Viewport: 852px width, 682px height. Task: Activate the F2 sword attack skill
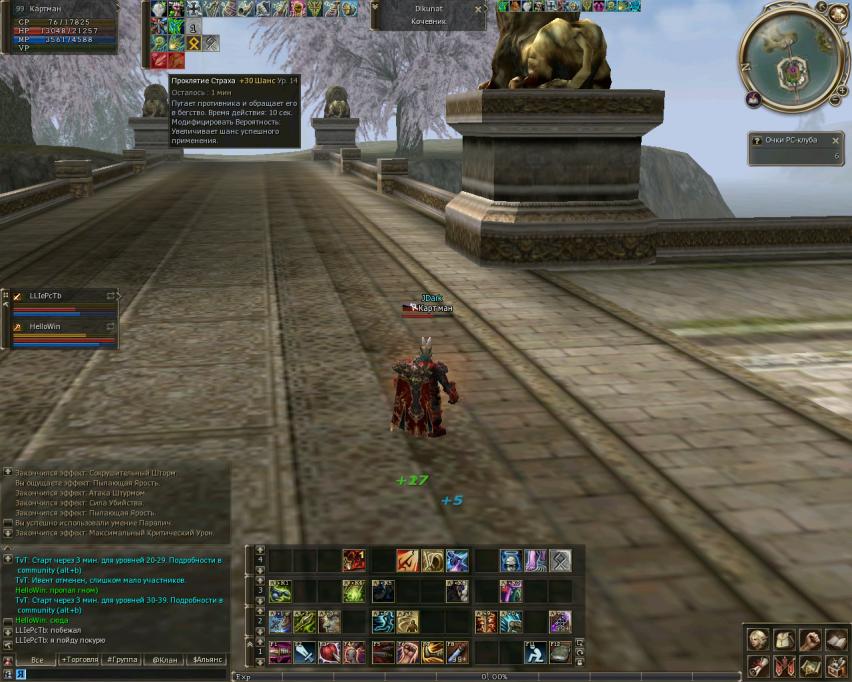click(x=305, y=654)
